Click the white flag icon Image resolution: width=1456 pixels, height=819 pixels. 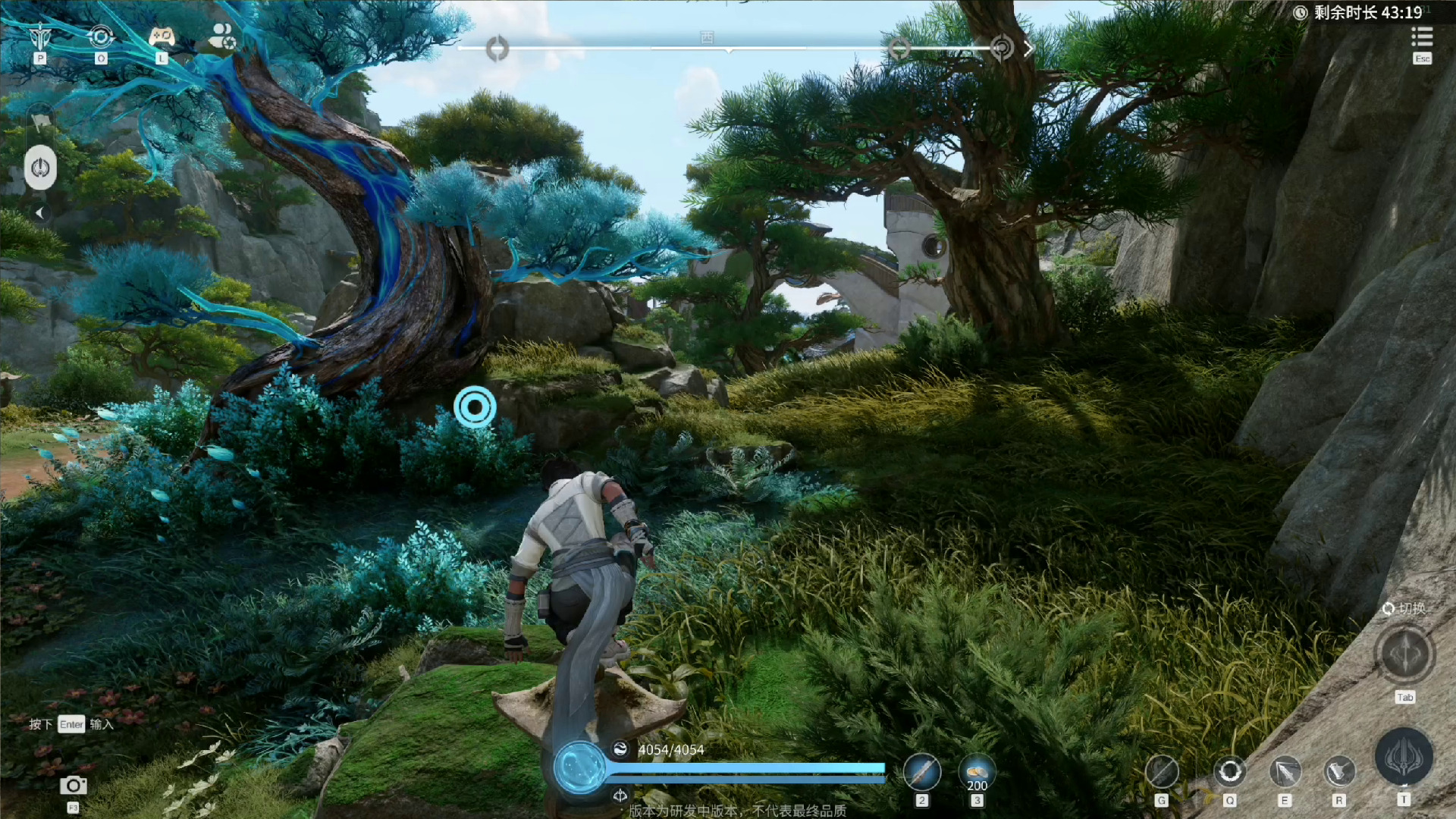40,120
